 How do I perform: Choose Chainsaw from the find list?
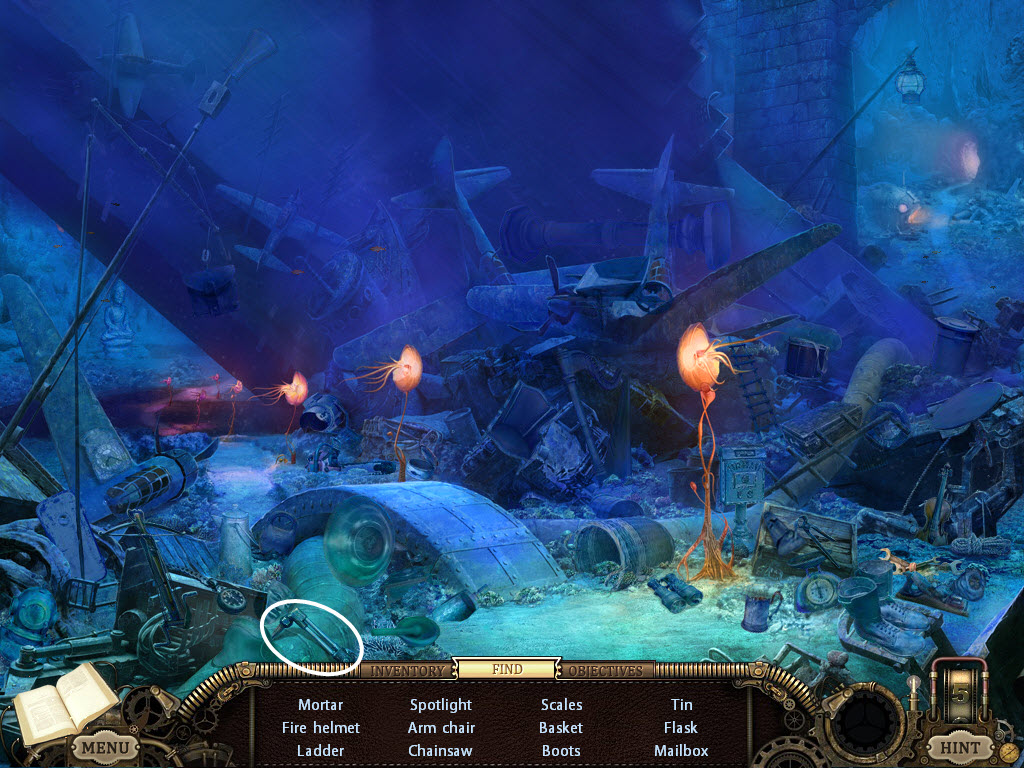point(441,750)
